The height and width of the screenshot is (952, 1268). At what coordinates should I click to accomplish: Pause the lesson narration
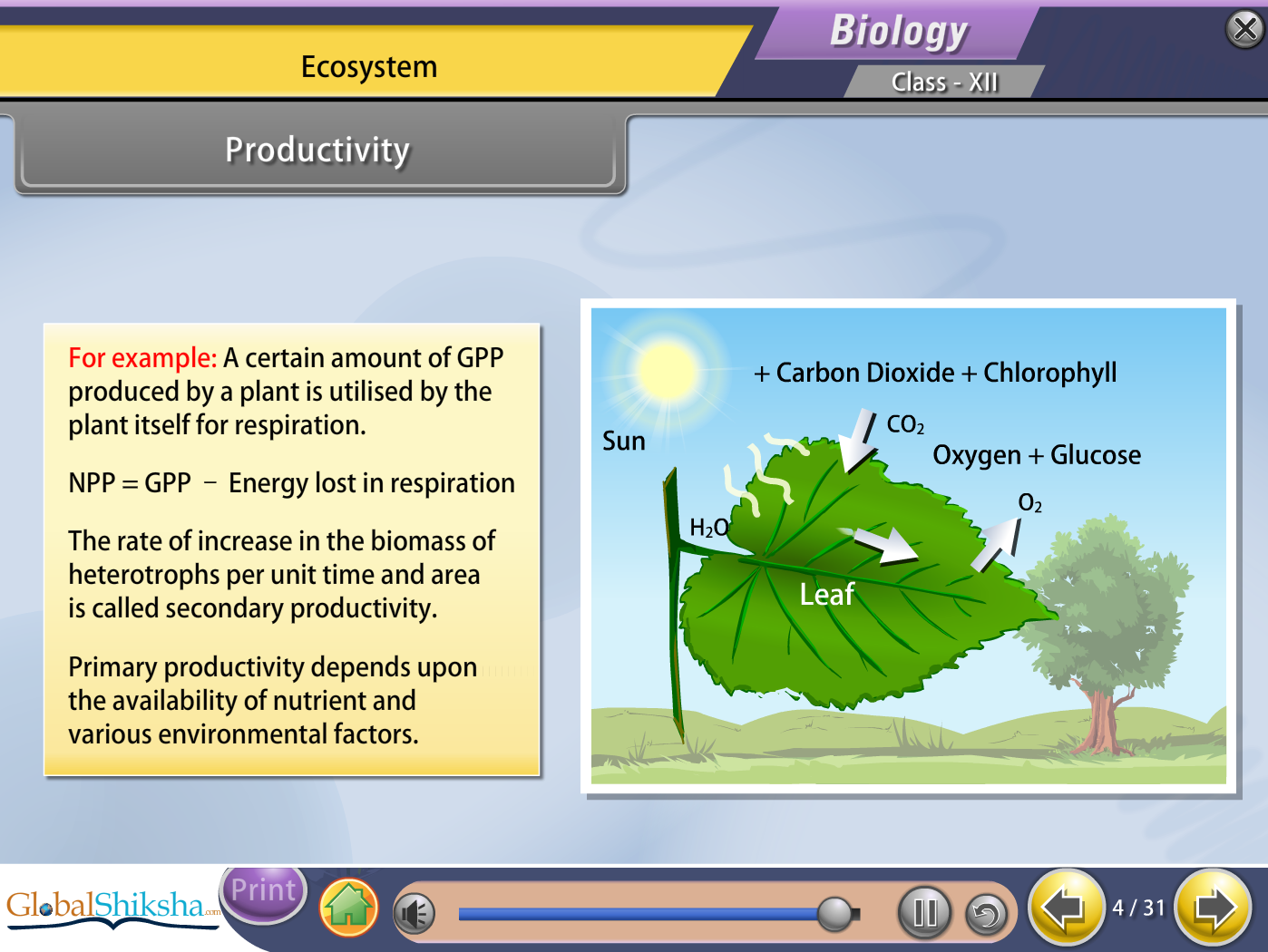click(924, 911)
